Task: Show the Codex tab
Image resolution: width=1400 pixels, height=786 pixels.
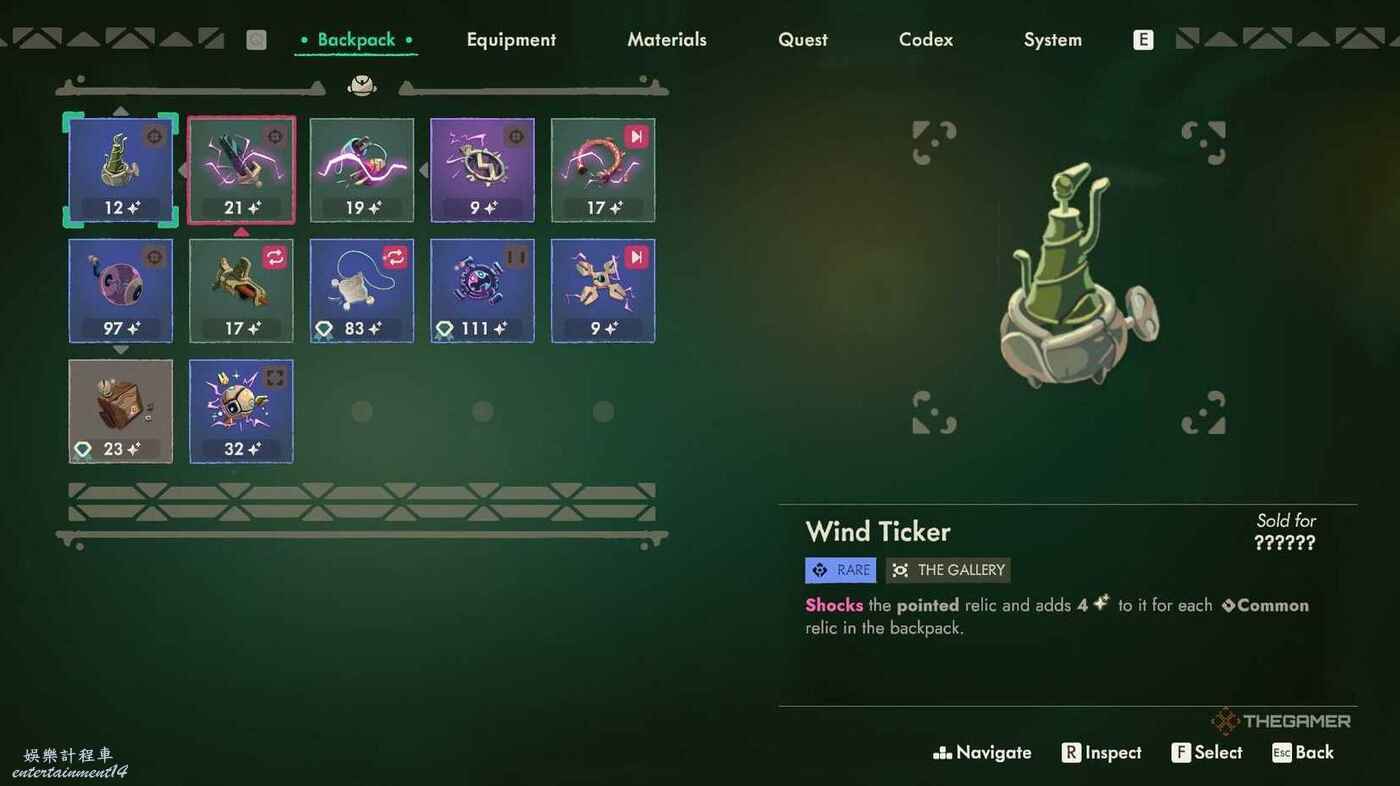Action: pos(926,40)
